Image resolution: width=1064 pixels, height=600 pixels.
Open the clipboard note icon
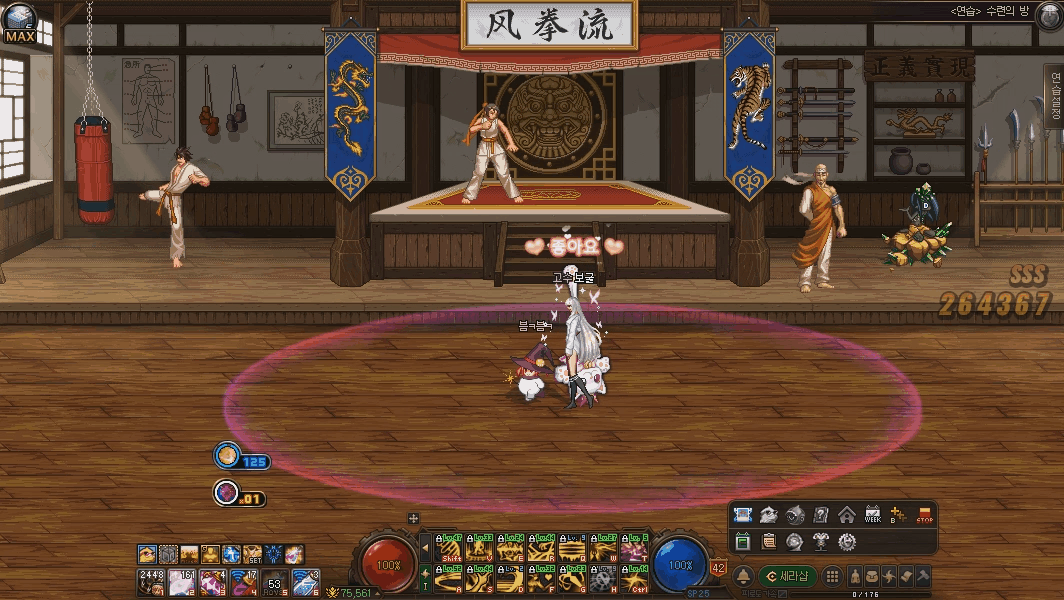pyautogui.click(x=769, y=541)
